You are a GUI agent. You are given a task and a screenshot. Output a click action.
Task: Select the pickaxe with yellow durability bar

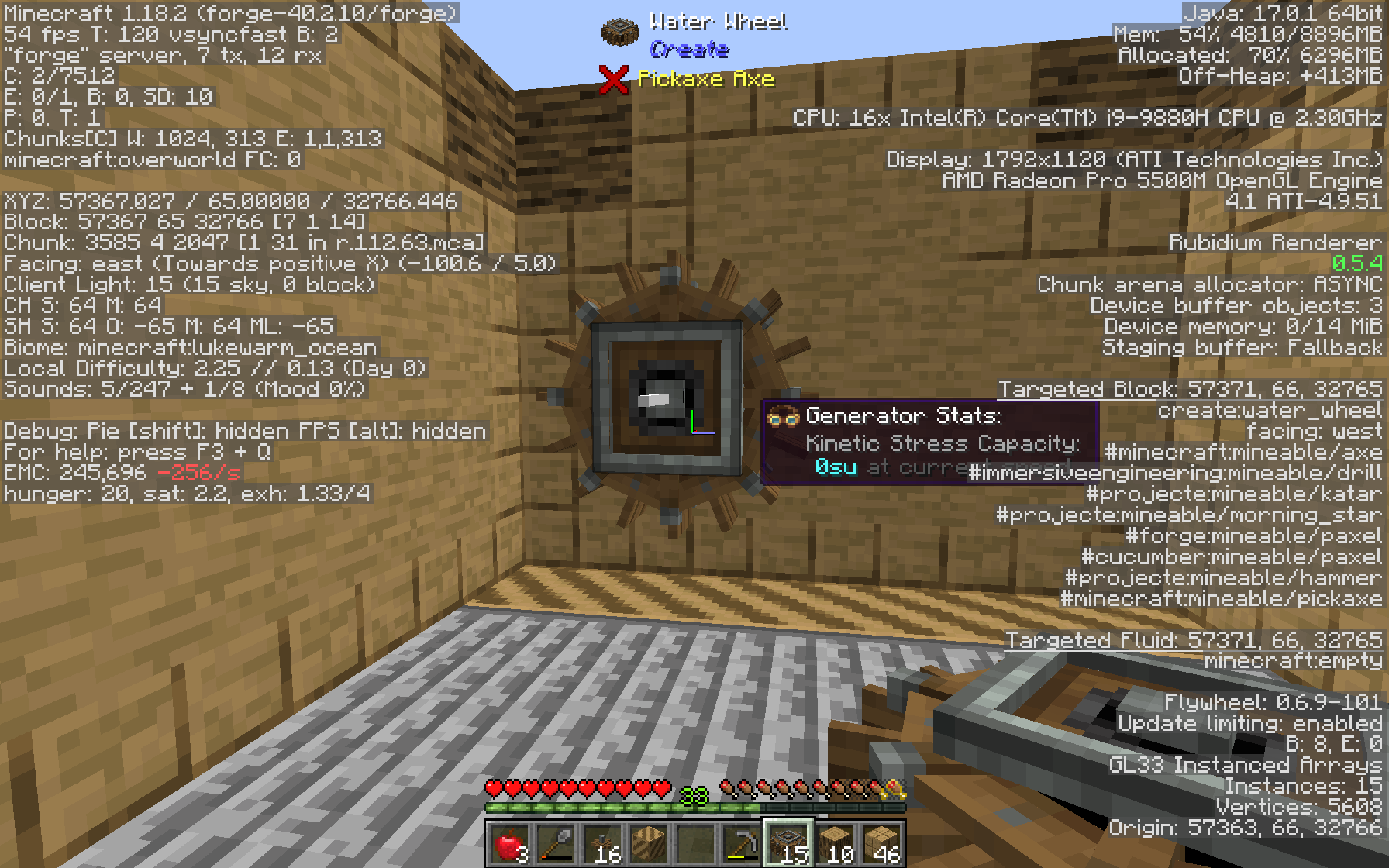[x=742, y=845]
